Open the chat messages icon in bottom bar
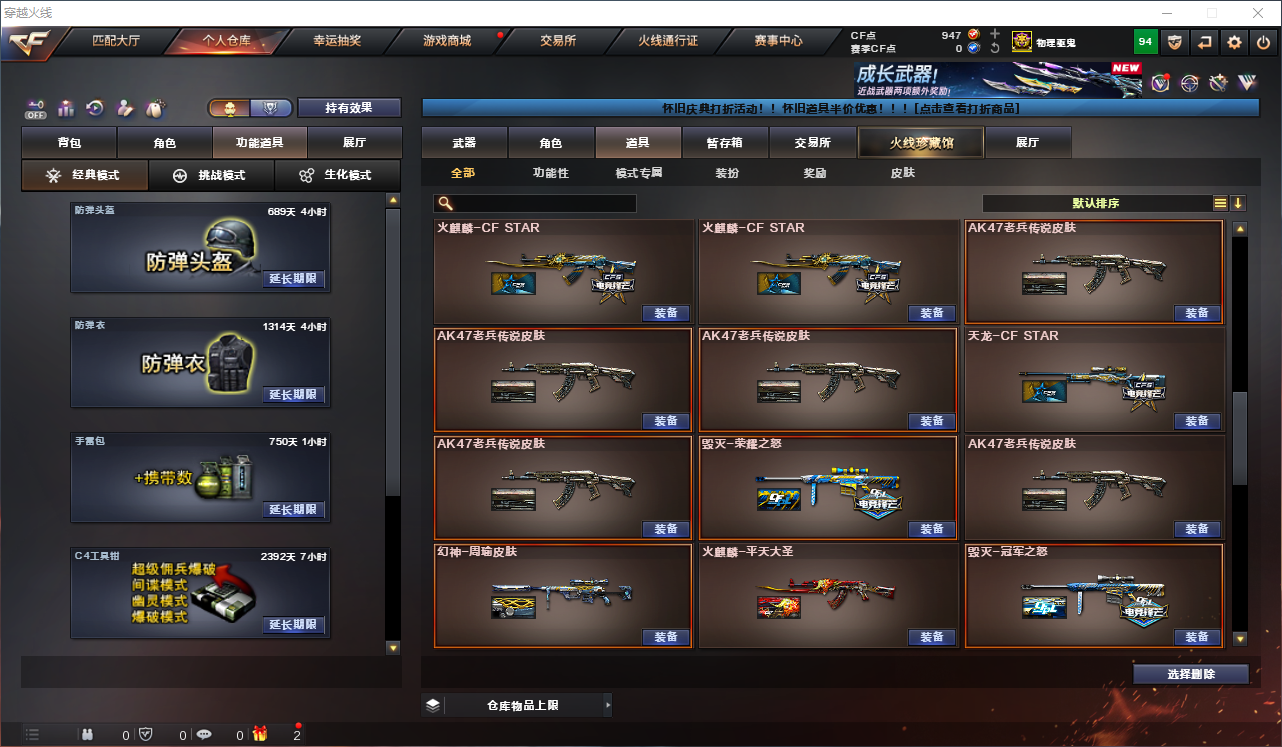This screenshot has width=1282, height=747. tap(204, 734)
